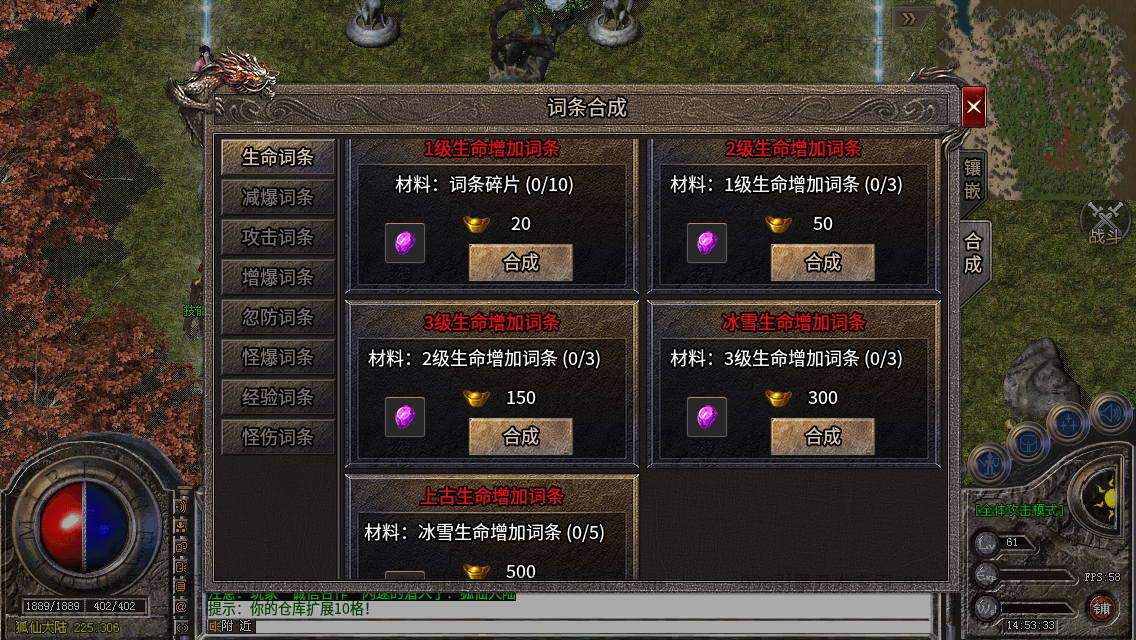This screenshot has width=1136, height=640.
Task: Switch to the 经验词条 category
Action: coord(278,398)
